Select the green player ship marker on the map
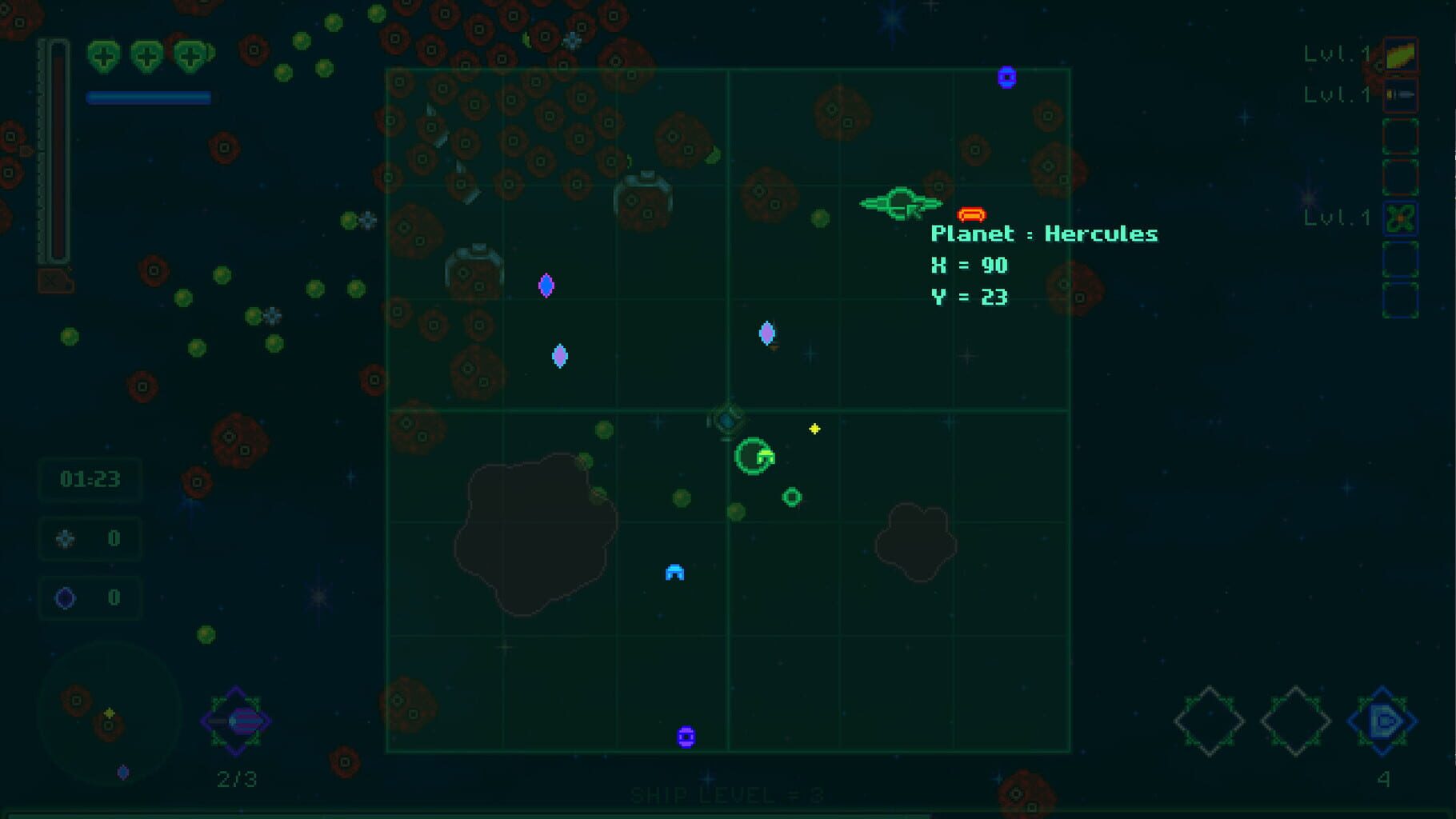The image size is (1456, 819). point(754,457)
